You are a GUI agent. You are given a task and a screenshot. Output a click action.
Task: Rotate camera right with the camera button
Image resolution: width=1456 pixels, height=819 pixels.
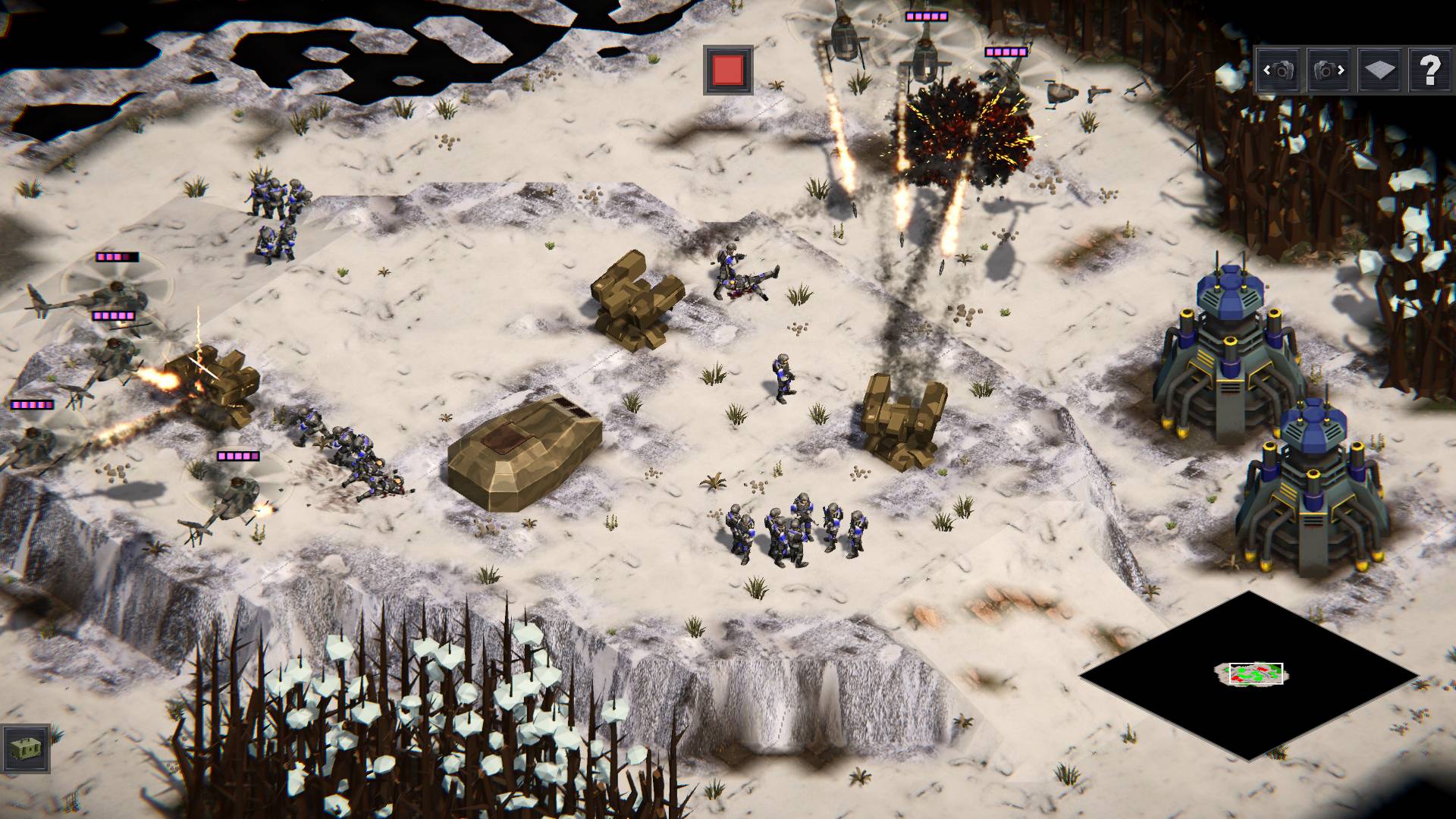click(1329, 71)
